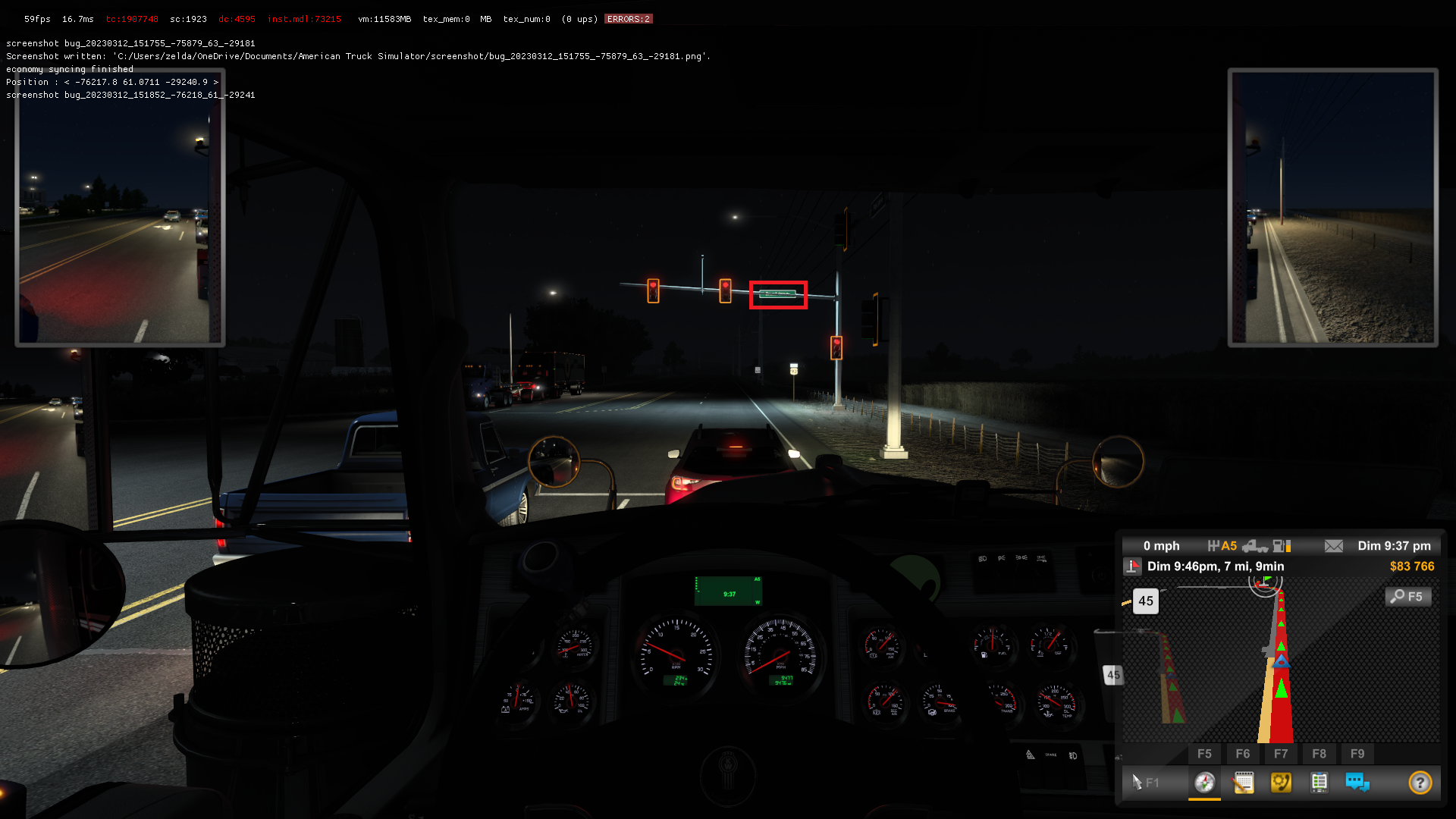Click the mail envelope icon

[1334, 546]
